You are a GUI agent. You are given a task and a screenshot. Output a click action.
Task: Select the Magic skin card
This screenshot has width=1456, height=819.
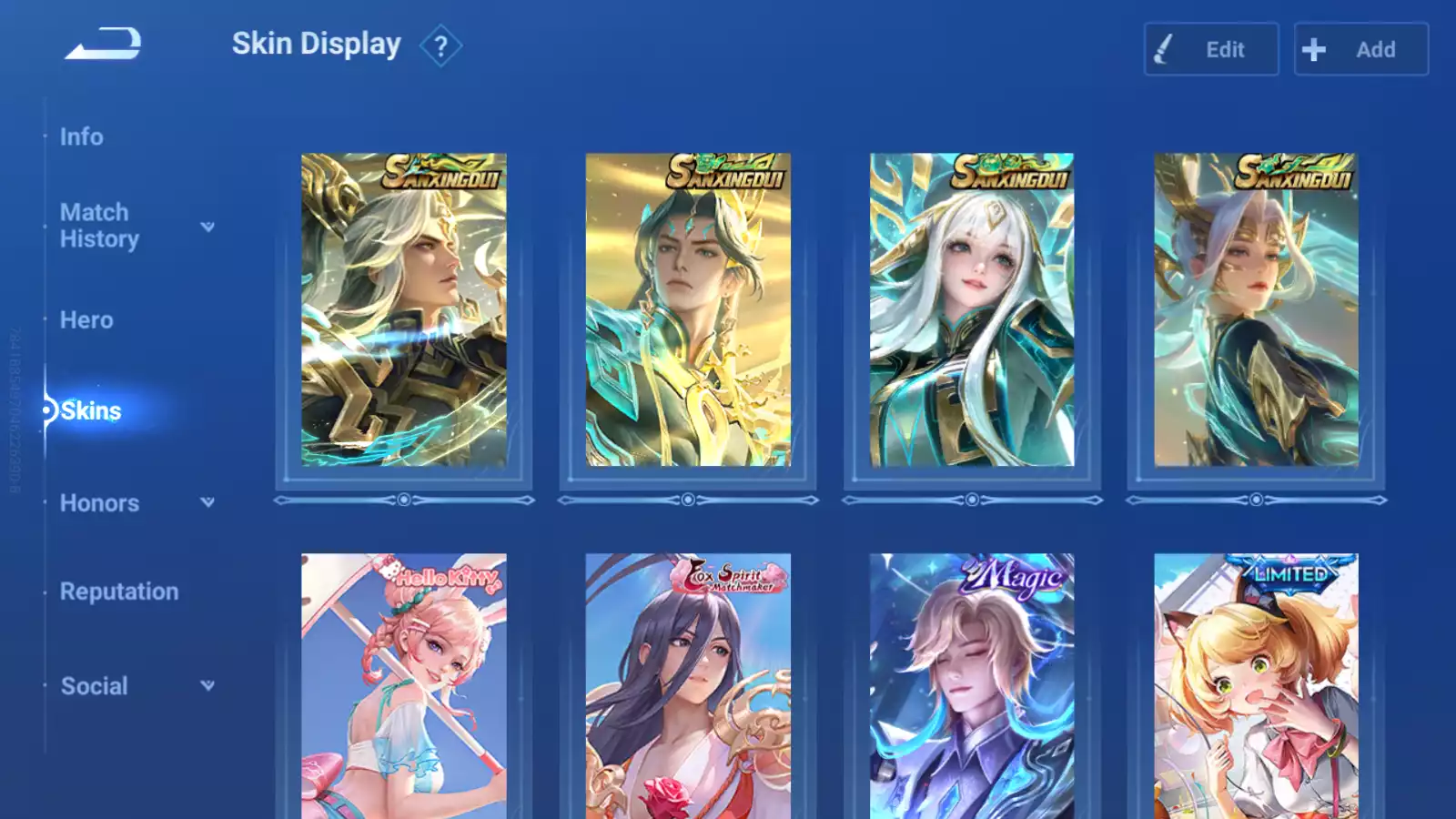[x=972, y=686]
